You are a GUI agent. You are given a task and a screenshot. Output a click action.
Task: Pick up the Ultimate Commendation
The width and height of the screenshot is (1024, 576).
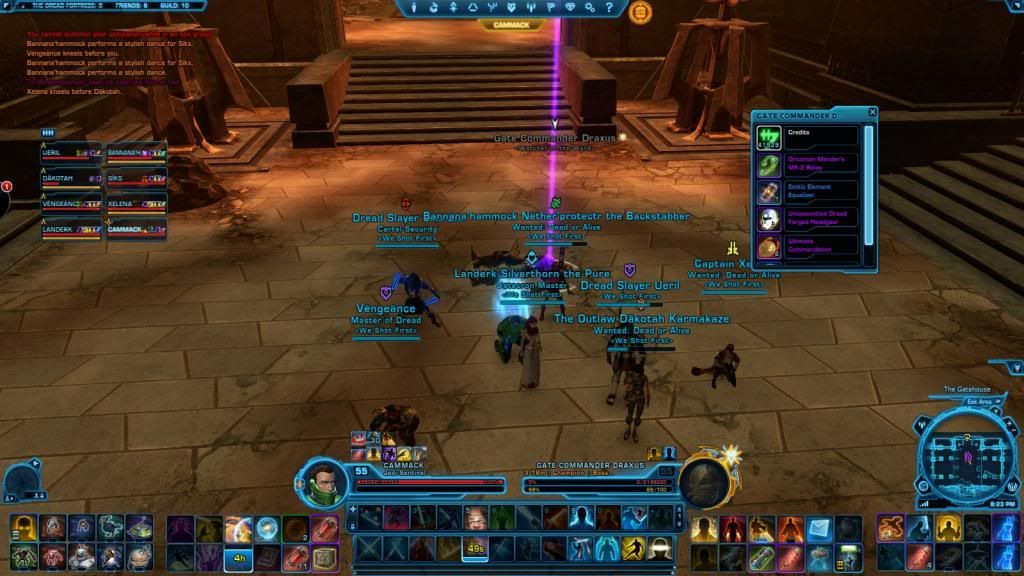coord(809,245)
